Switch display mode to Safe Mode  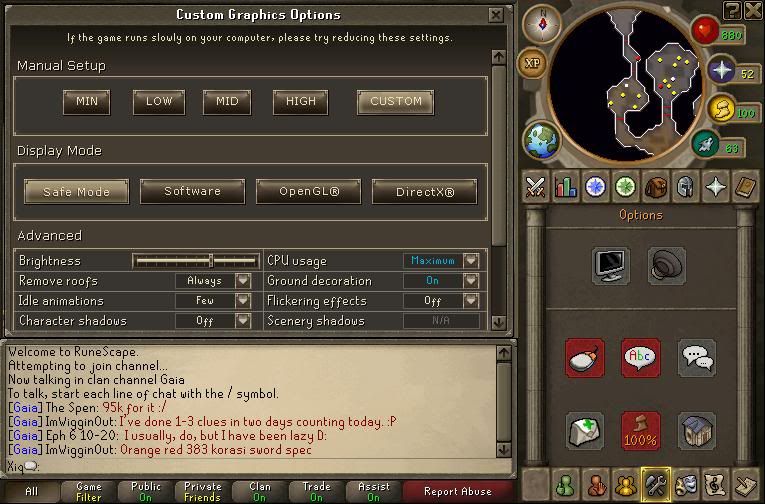[x=77, y=191]
